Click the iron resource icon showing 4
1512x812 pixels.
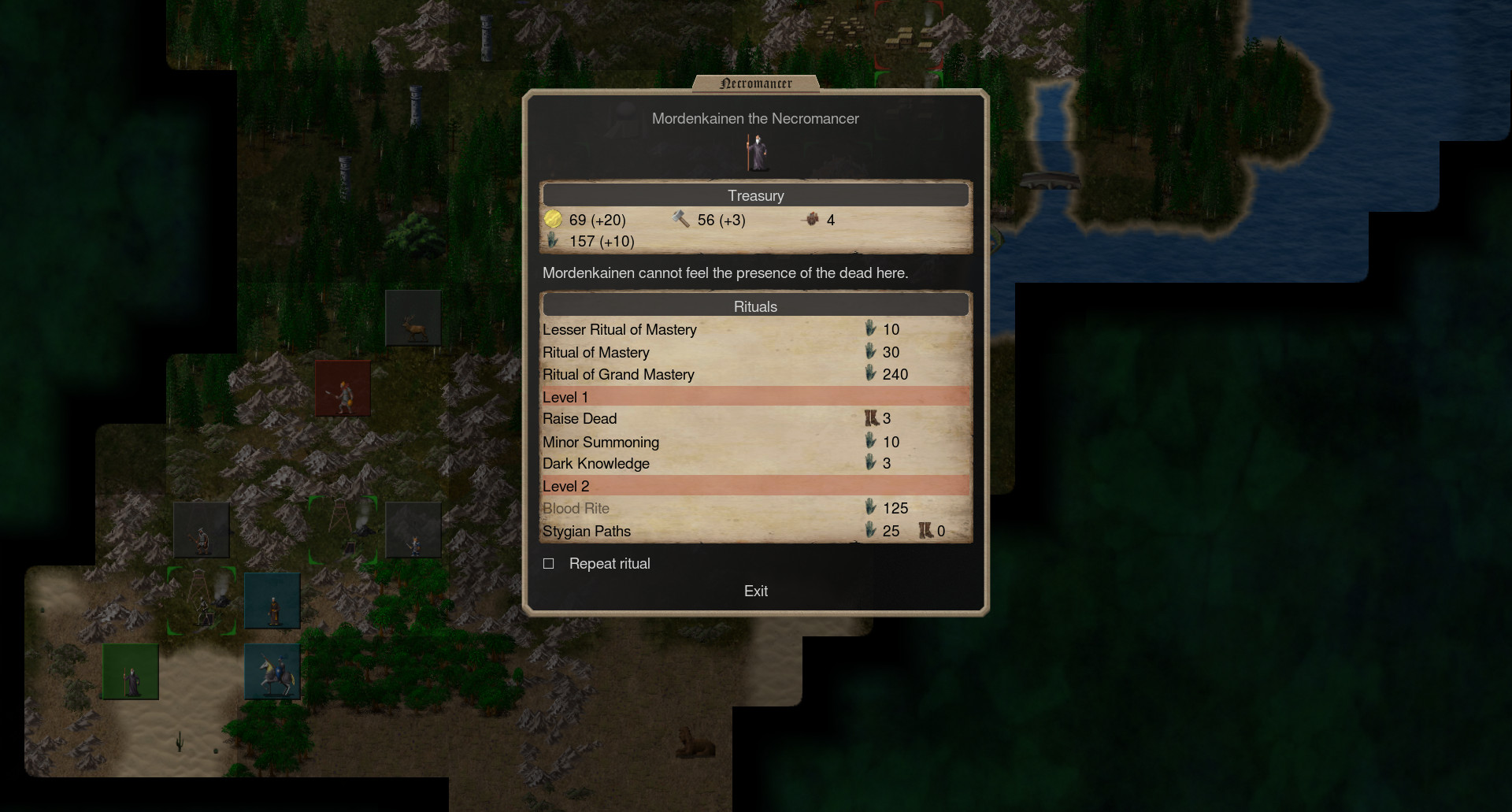click(x=813, y=220)
